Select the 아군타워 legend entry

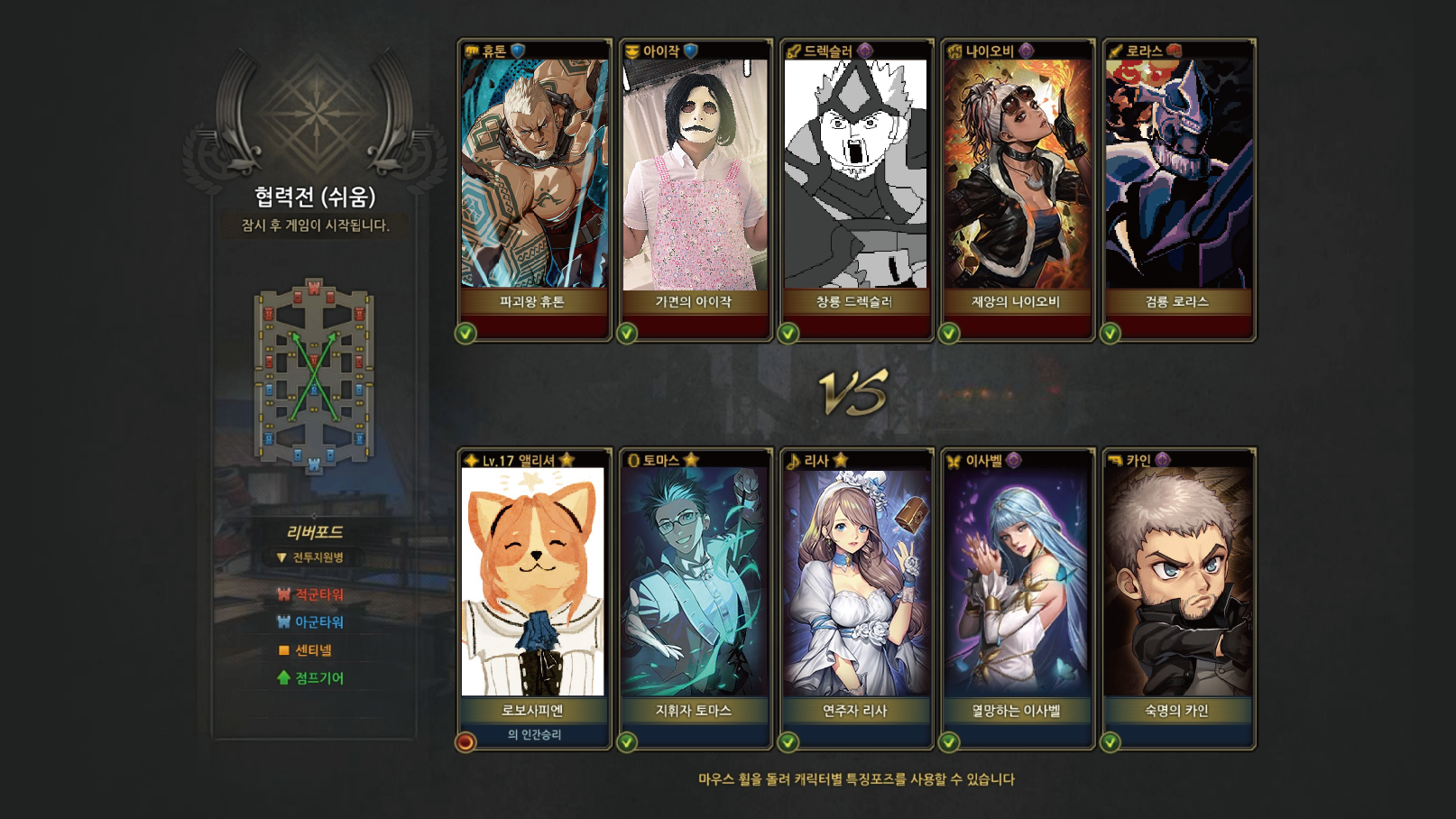[x=311, y=622]
